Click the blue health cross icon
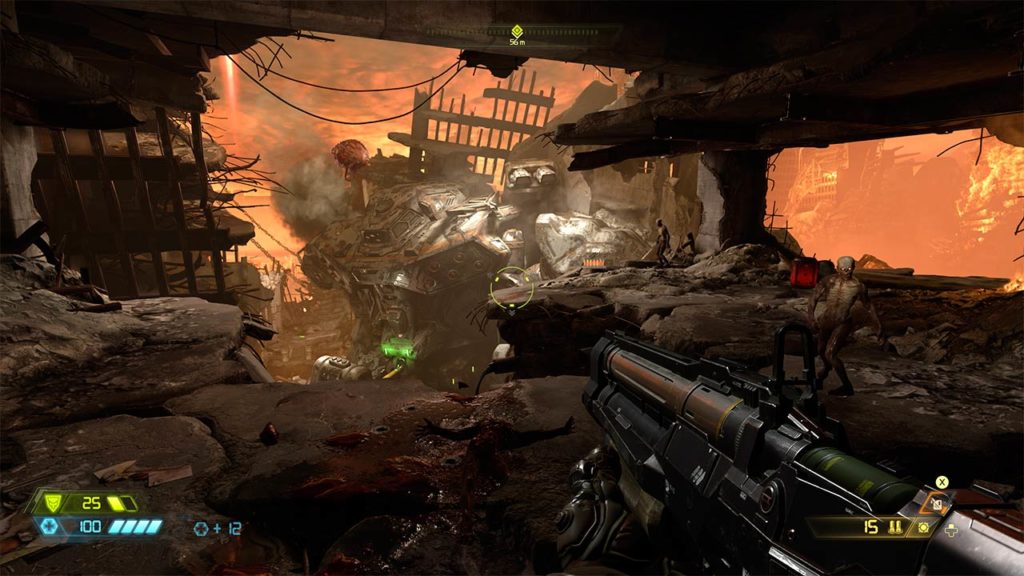The height and width of the screenshot is (576, 1024). point(48,526)
